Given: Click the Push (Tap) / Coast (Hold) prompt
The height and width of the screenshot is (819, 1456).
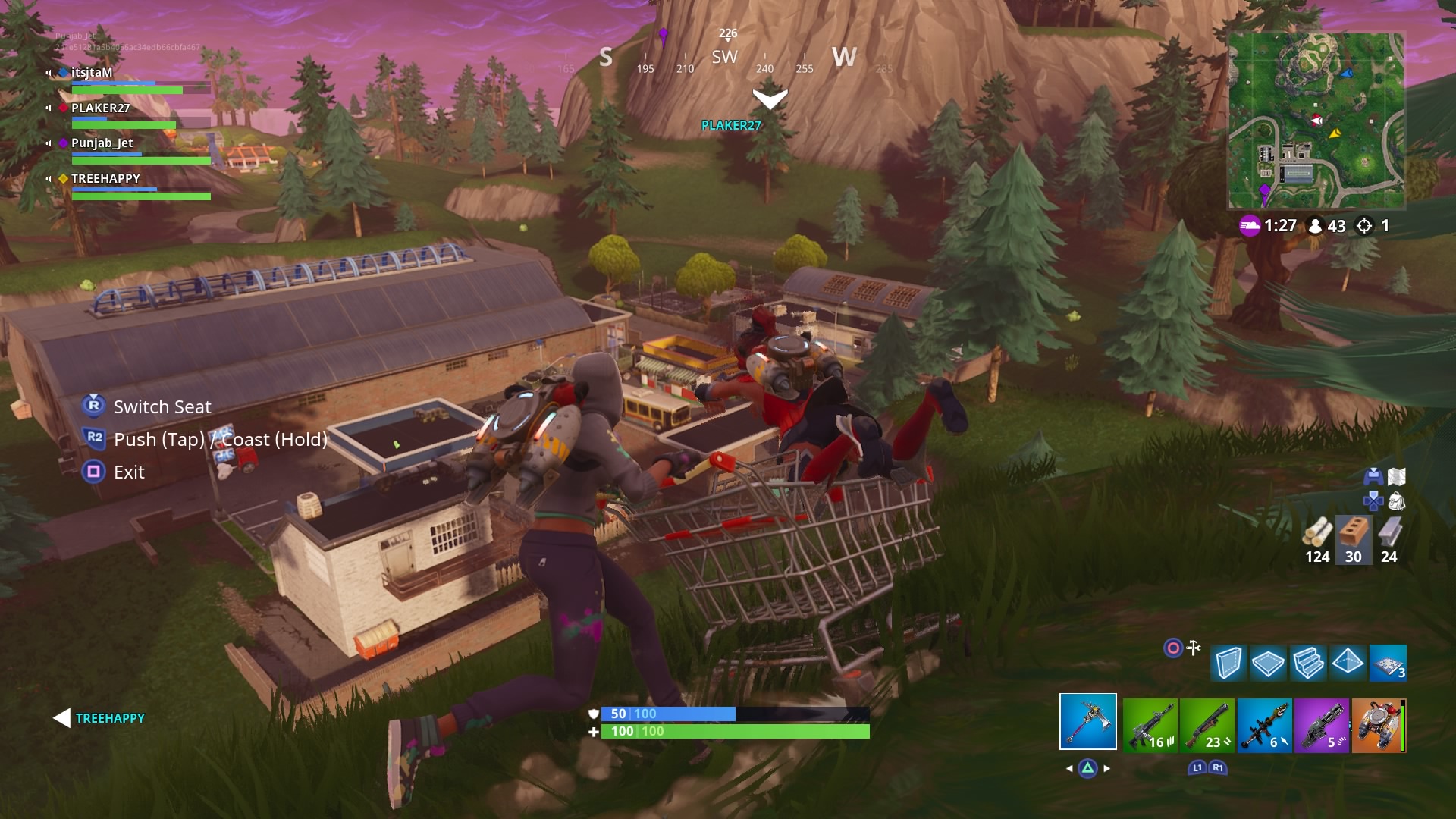Looking at the screenshot, I should click(220, 439).
